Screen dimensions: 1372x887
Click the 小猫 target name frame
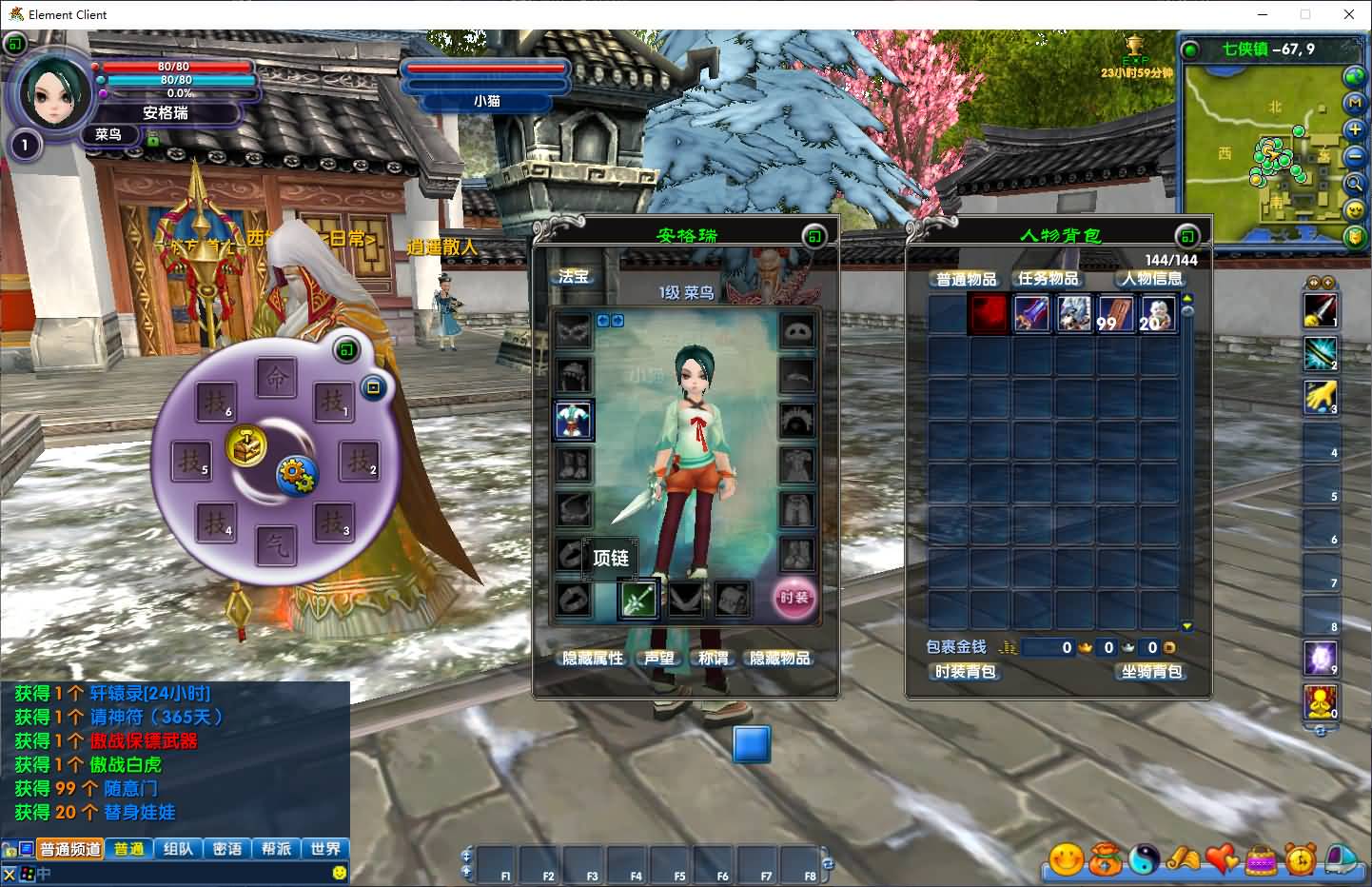pyautogui.click(x=486, y=101)
